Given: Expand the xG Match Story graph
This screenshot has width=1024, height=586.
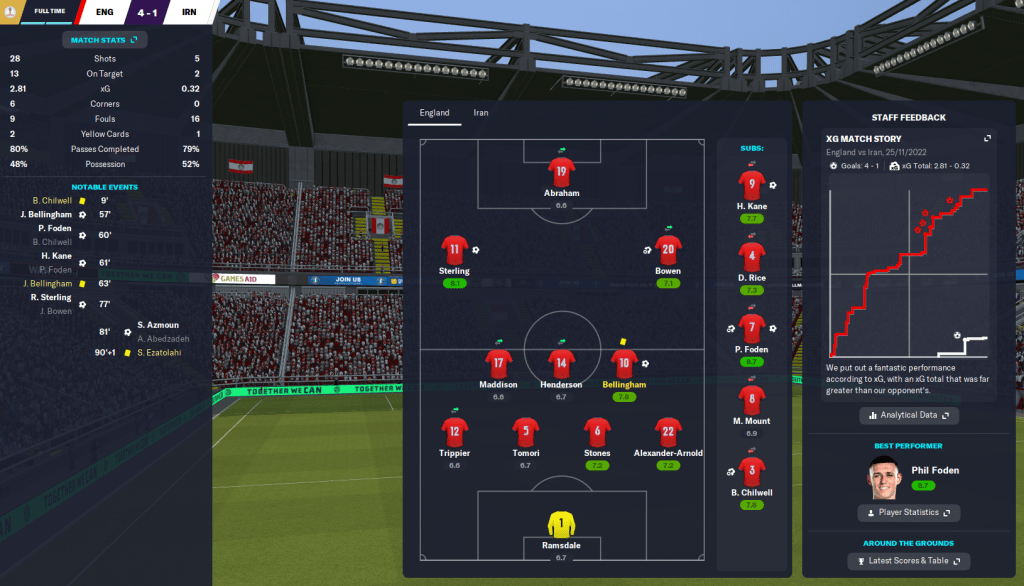Looking at the screenshot, I should [987, 139].
